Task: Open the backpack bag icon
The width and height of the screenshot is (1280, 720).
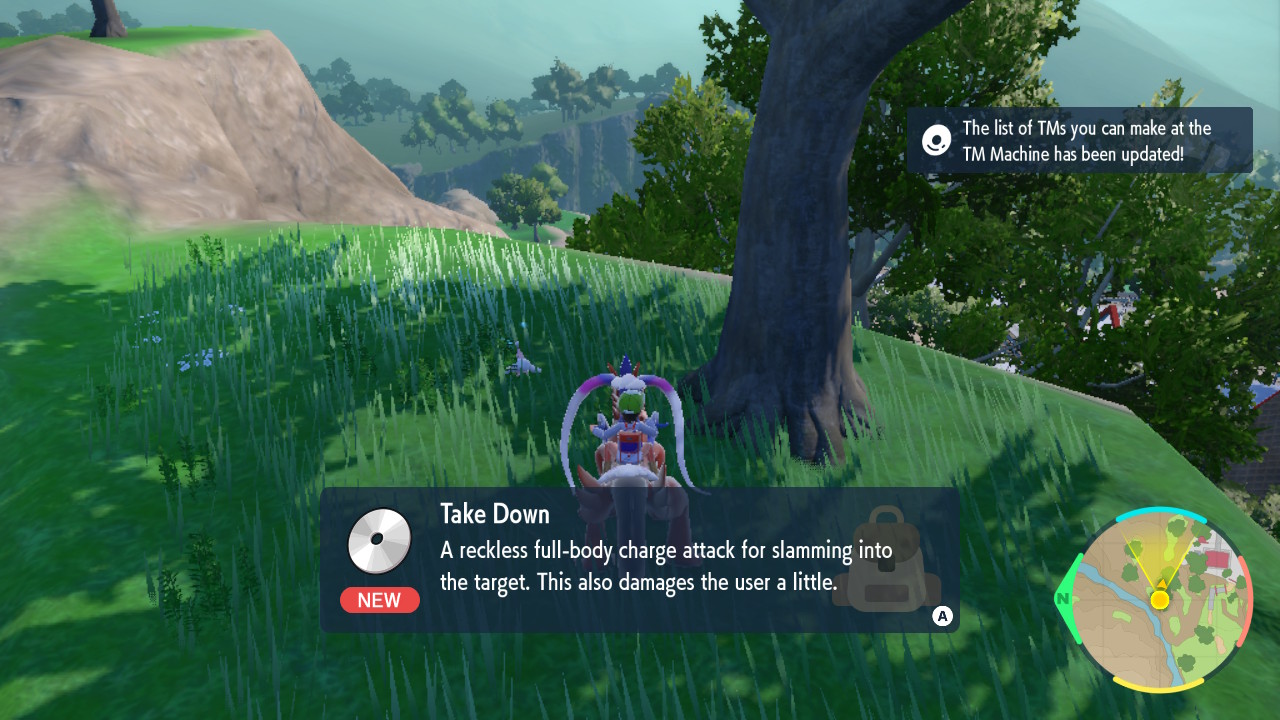Action: (885, 560)
